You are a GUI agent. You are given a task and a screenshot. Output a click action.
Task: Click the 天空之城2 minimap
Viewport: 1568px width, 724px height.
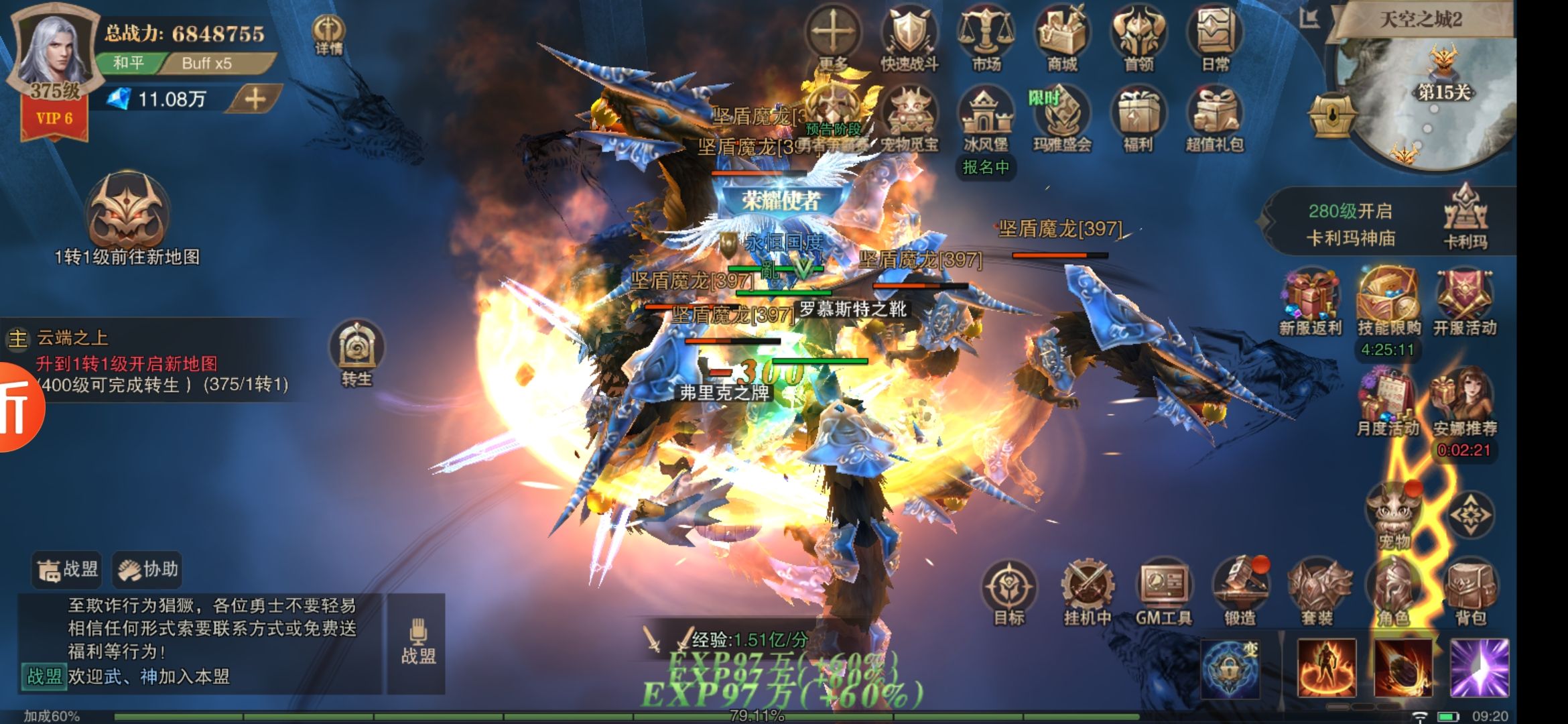1427,101
